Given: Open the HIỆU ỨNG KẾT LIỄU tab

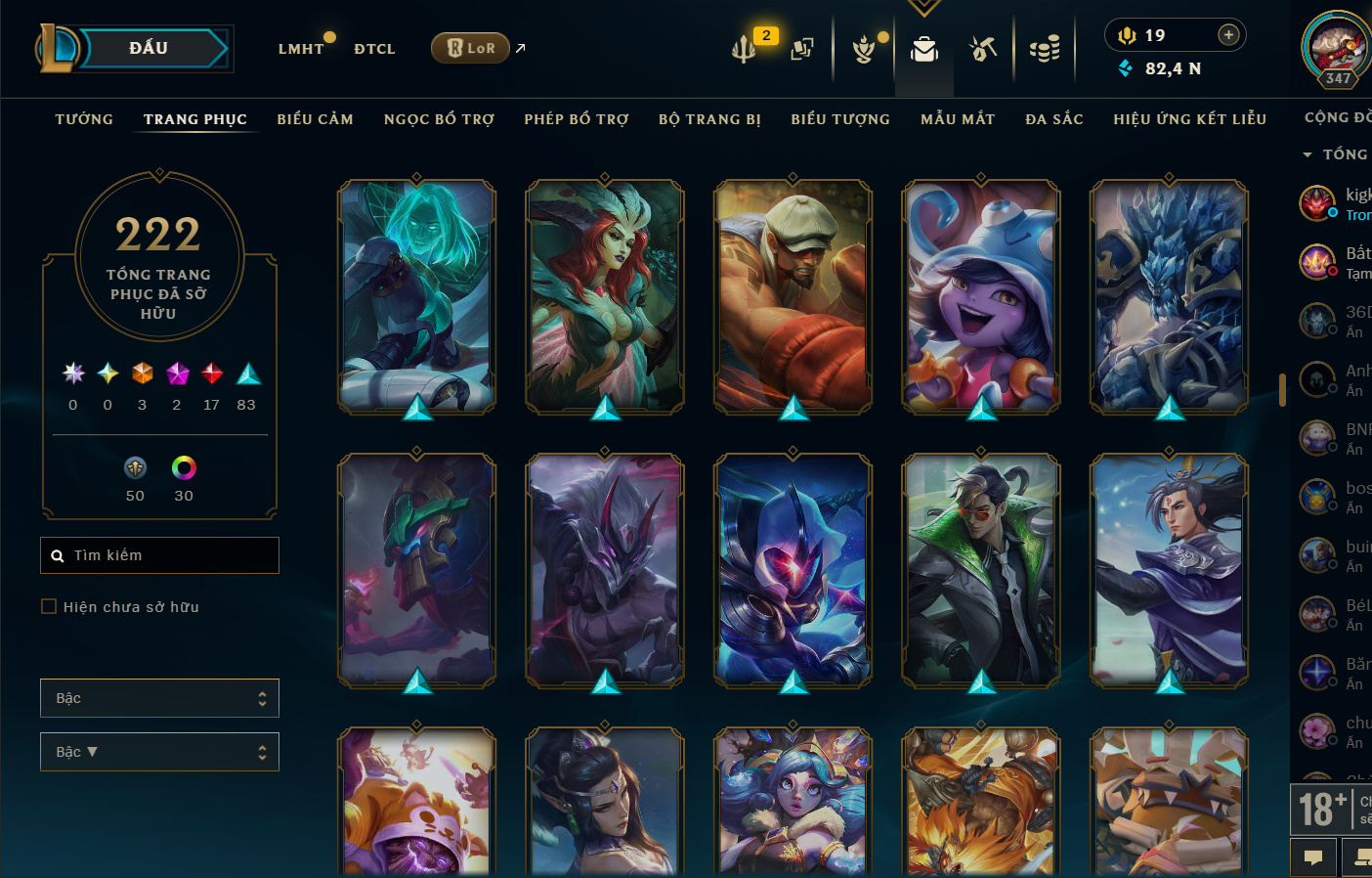Looking at the screenshot, I should pyautogui.click(x=1189, y=119).
